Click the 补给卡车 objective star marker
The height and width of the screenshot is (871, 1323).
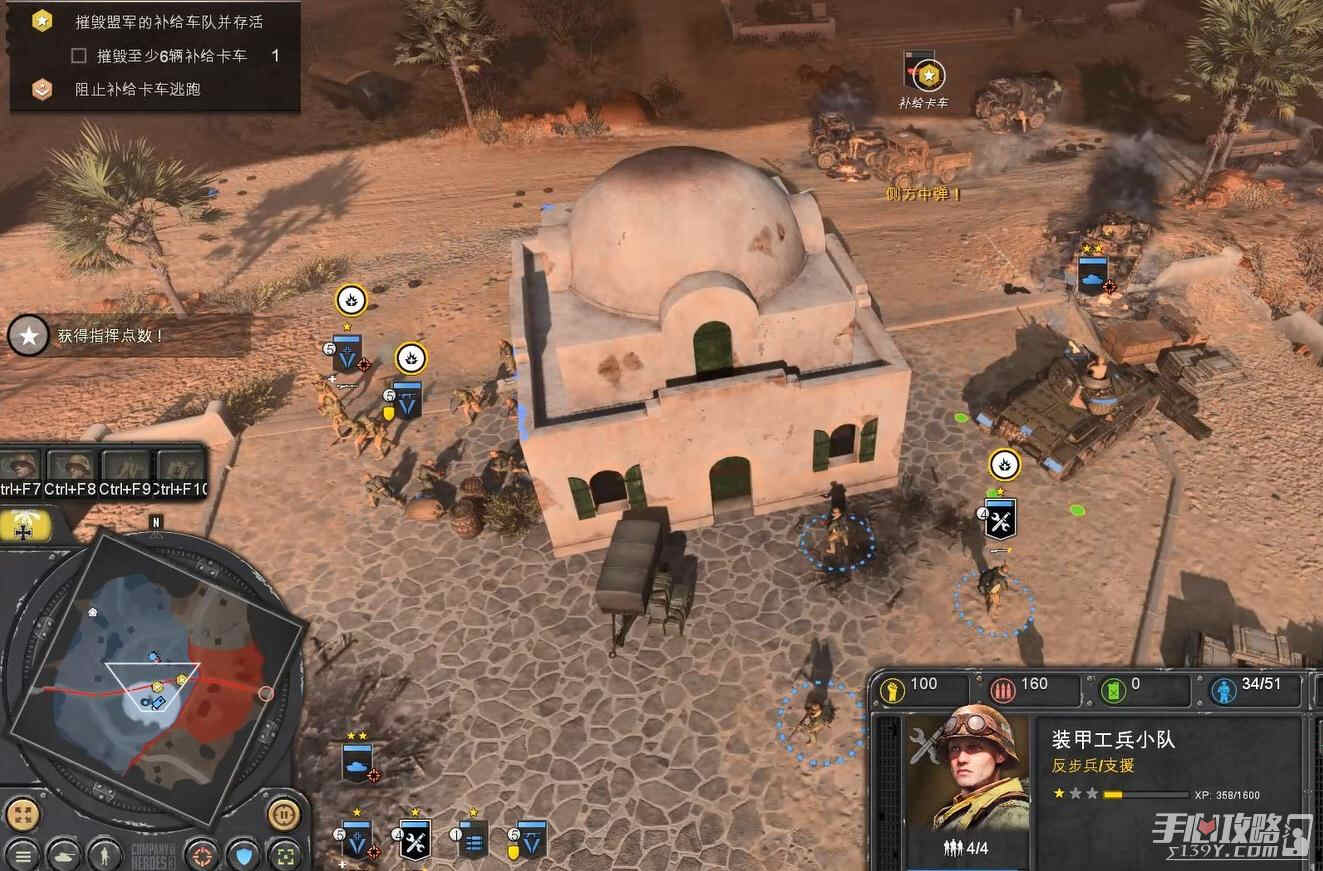[930, 75]
